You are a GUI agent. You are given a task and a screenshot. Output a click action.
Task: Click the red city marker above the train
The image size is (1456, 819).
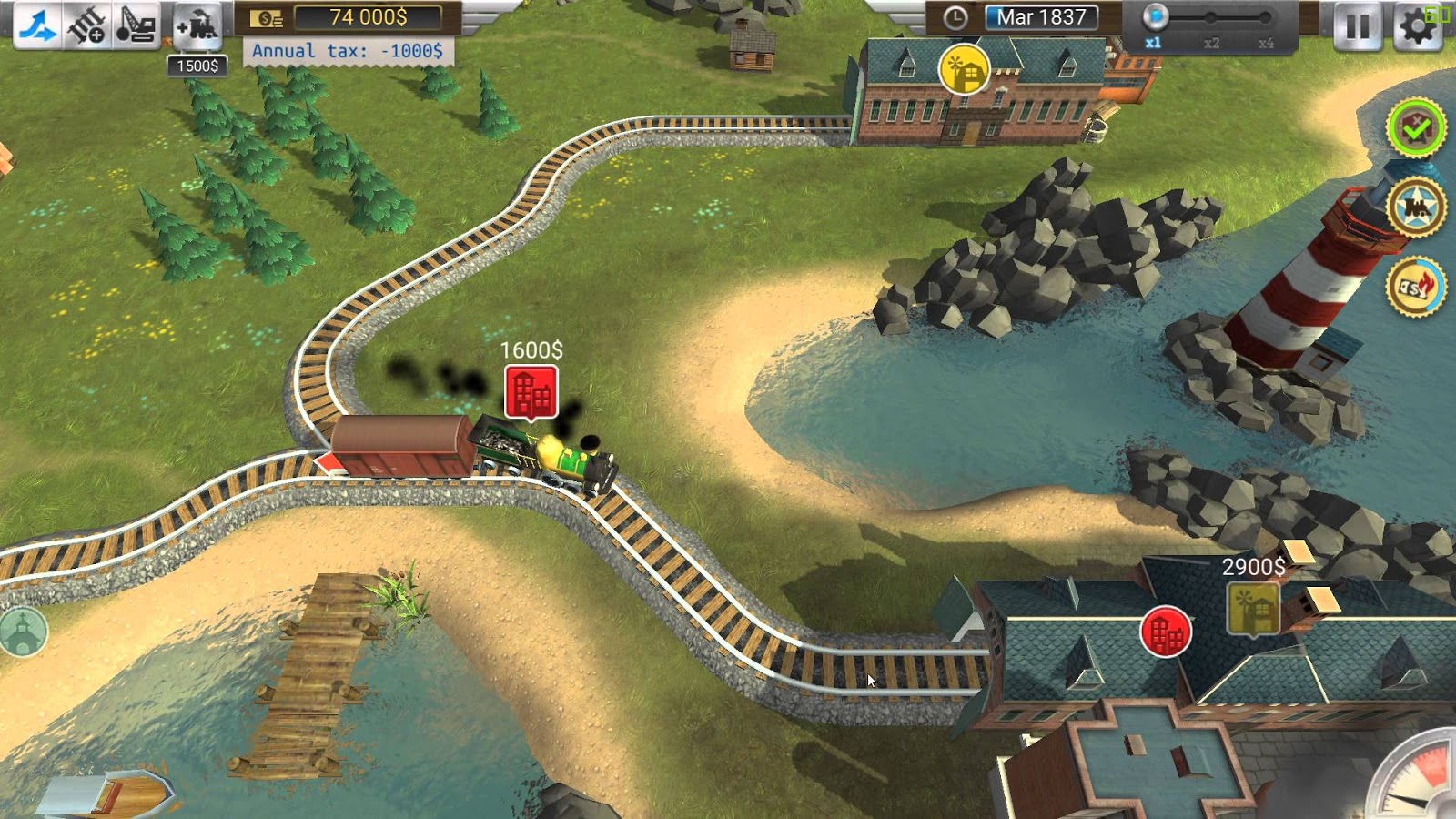pyautogui.click(x=531, y=393)
